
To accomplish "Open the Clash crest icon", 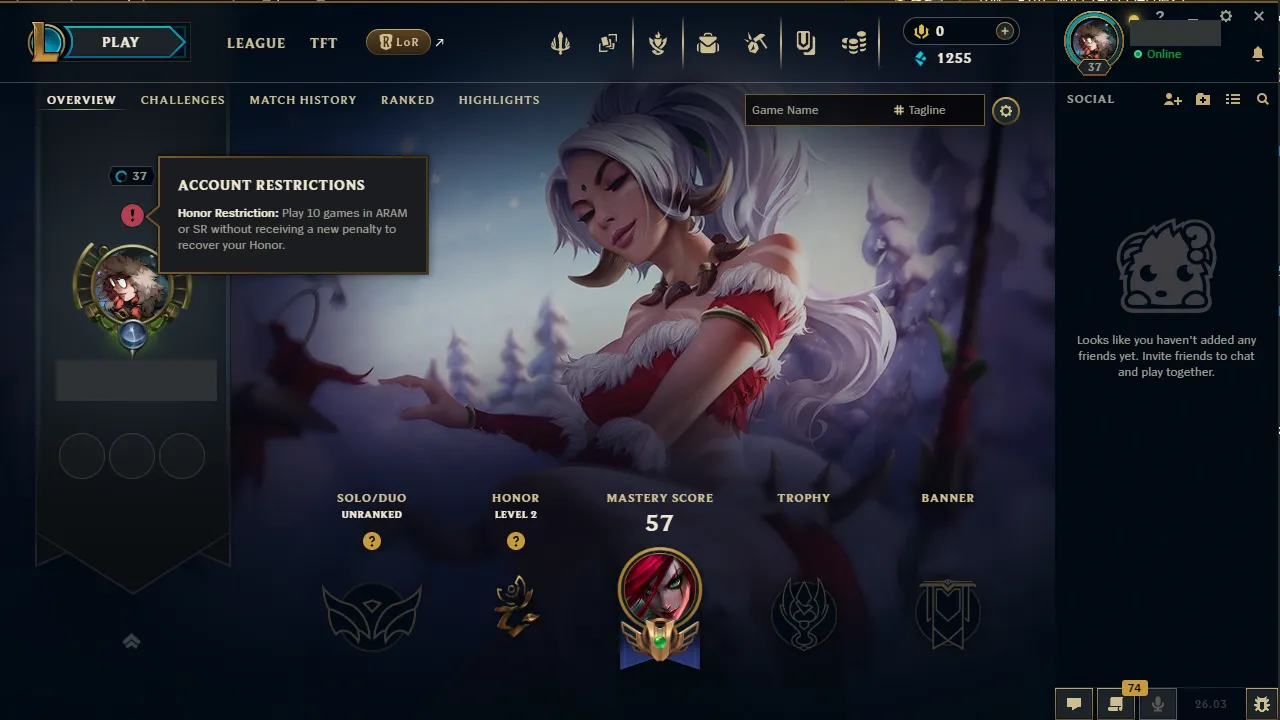I will pyautogui.click(x=658, y=42).
